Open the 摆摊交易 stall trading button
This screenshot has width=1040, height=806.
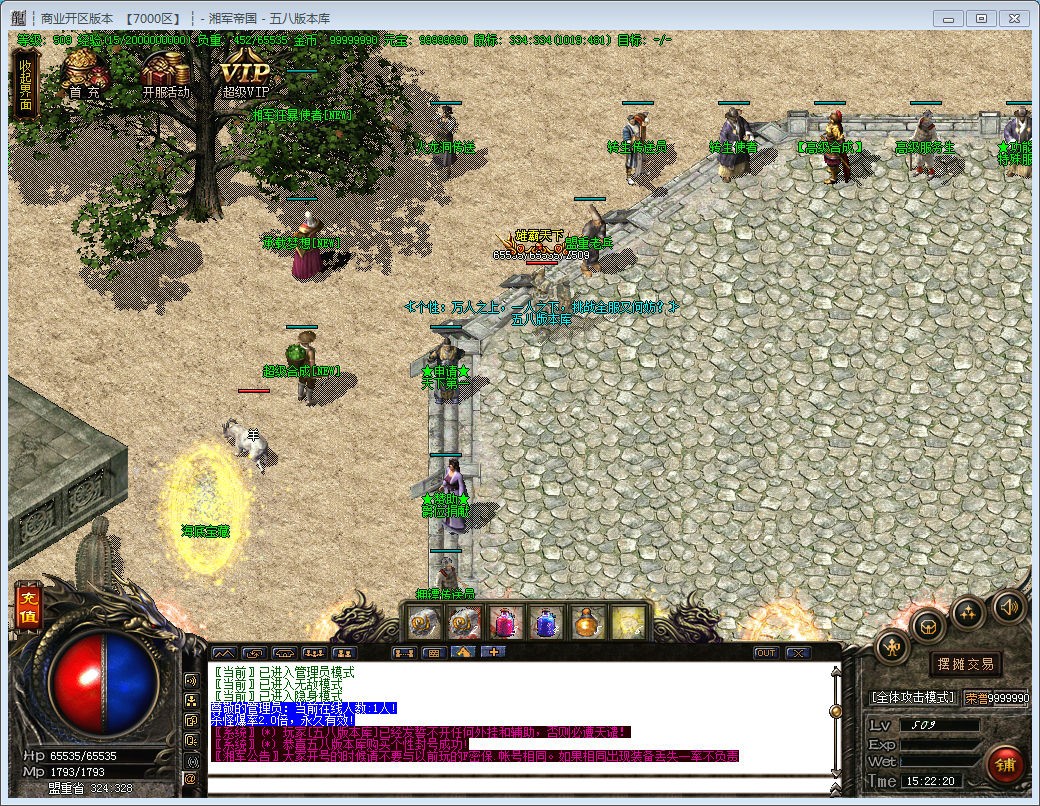pyautogui.click(x=965, y=664)
